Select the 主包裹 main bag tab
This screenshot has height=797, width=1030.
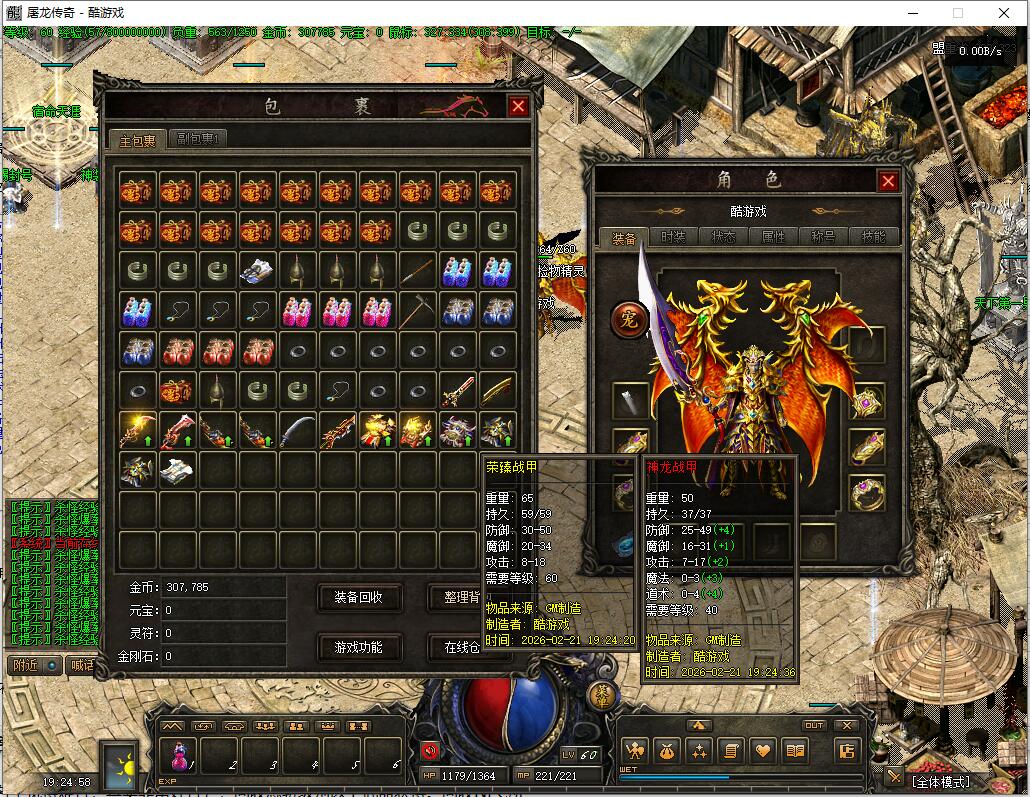137,140
